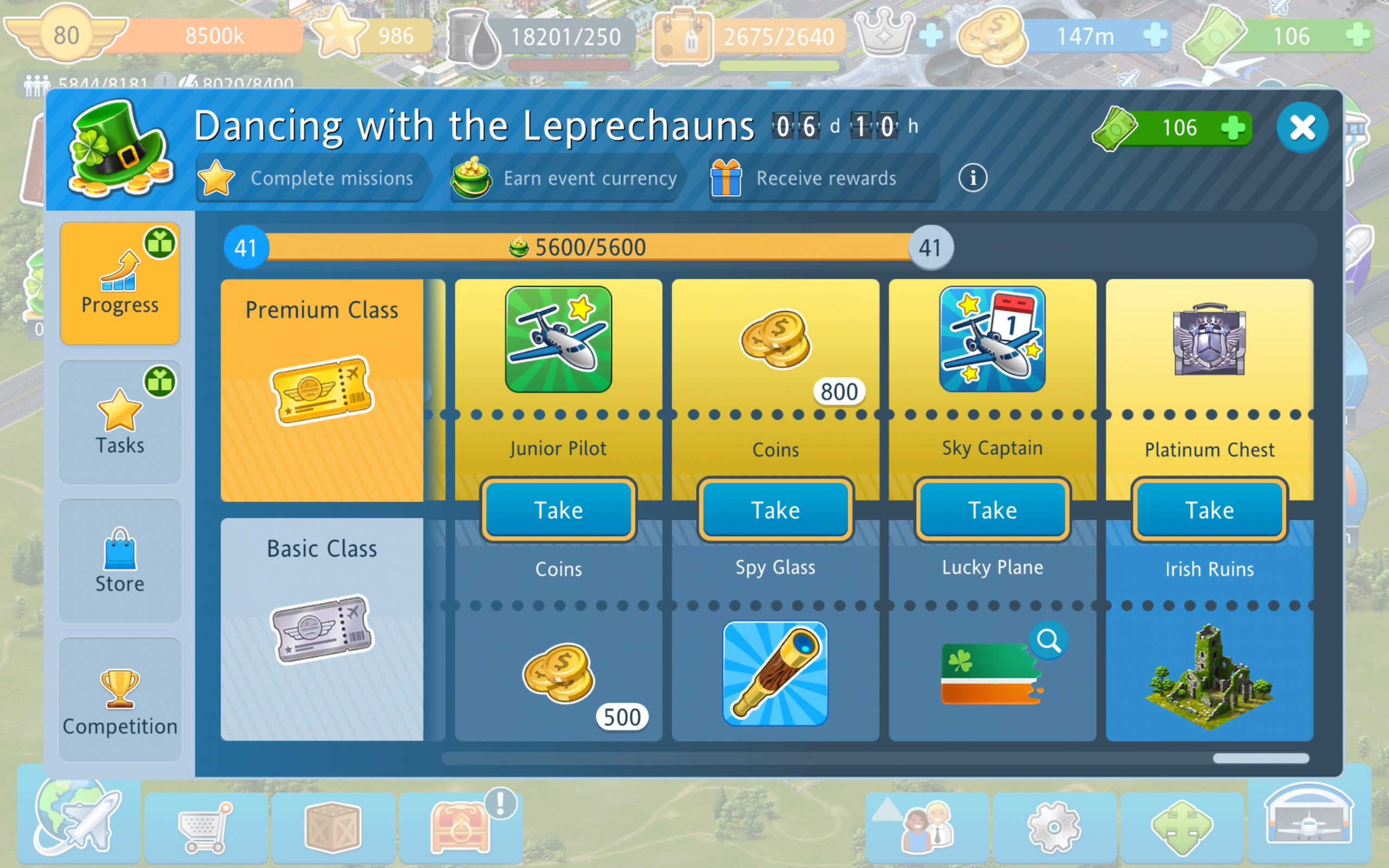Open the event info button
Viewport: 1389px width, 868px height.
pyautogui.click(x=972, y=178)
